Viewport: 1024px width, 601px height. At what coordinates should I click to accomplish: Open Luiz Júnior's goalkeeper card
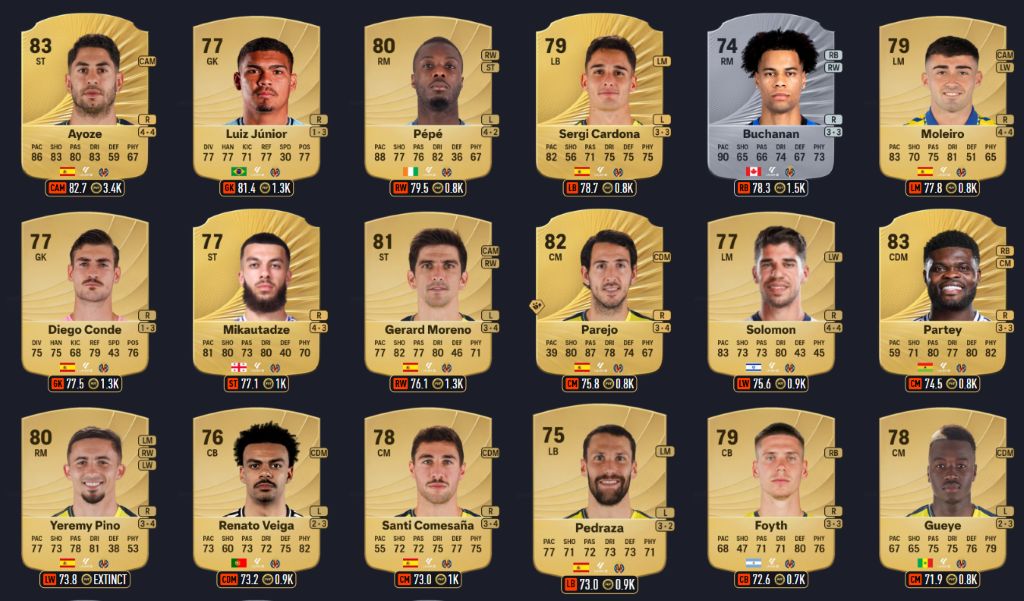(x=257, y=98)
